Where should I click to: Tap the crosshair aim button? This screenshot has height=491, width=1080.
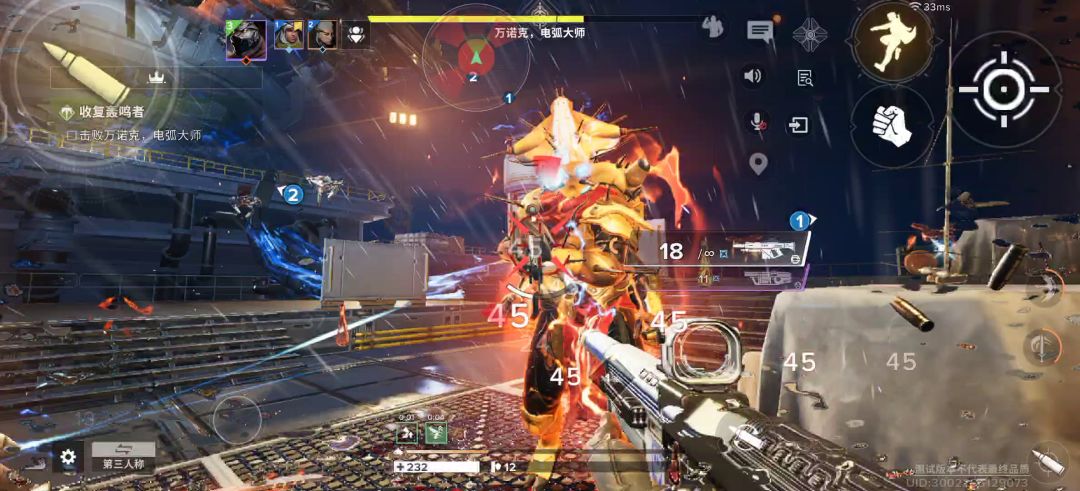click(1003, 90)
